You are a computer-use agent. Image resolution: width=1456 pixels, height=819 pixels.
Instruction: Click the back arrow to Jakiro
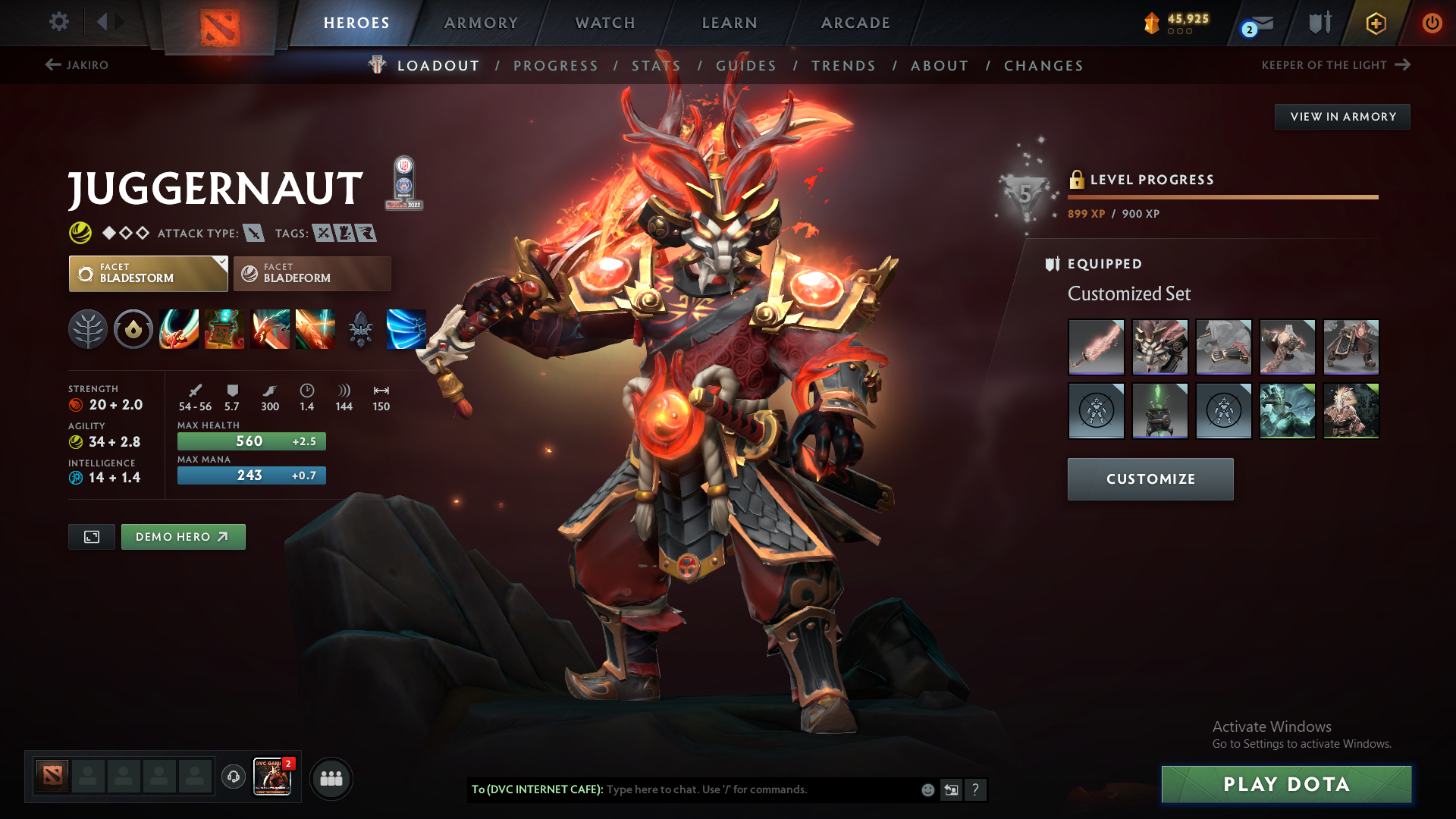[52, 65]
